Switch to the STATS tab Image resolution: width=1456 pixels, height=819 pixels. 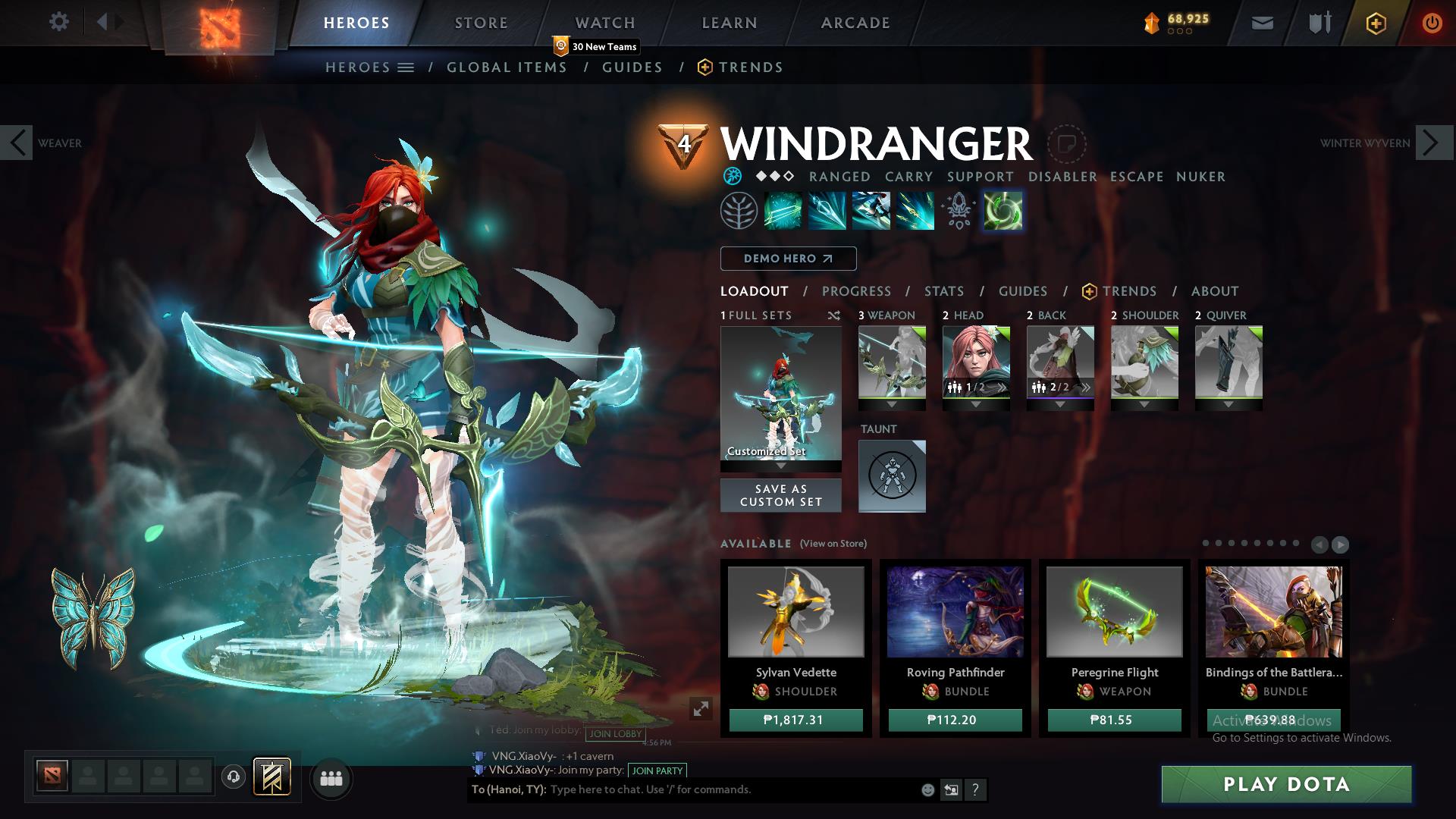943,290
